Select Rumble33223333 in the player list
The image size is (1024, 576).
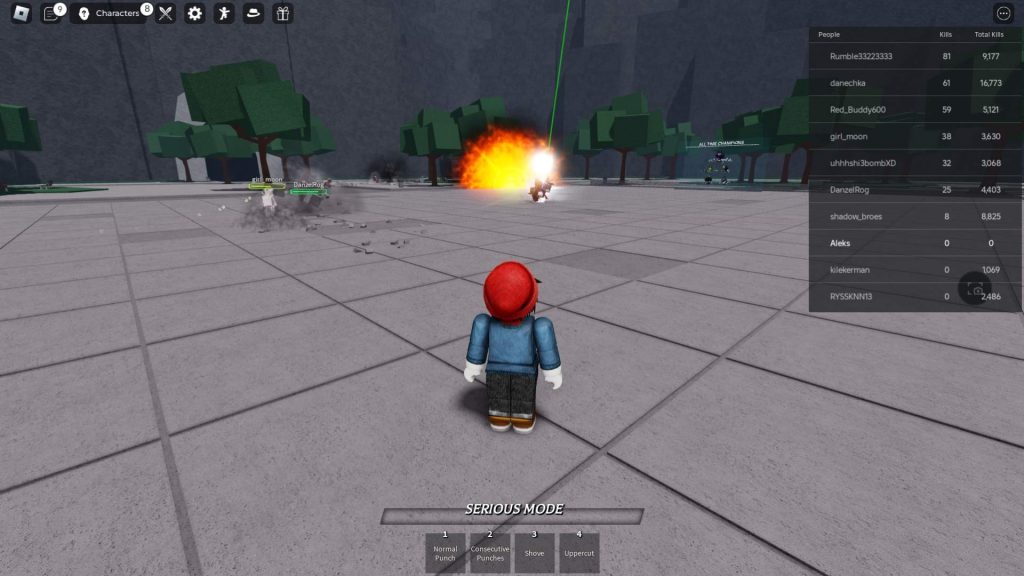[x=861, y=56]
